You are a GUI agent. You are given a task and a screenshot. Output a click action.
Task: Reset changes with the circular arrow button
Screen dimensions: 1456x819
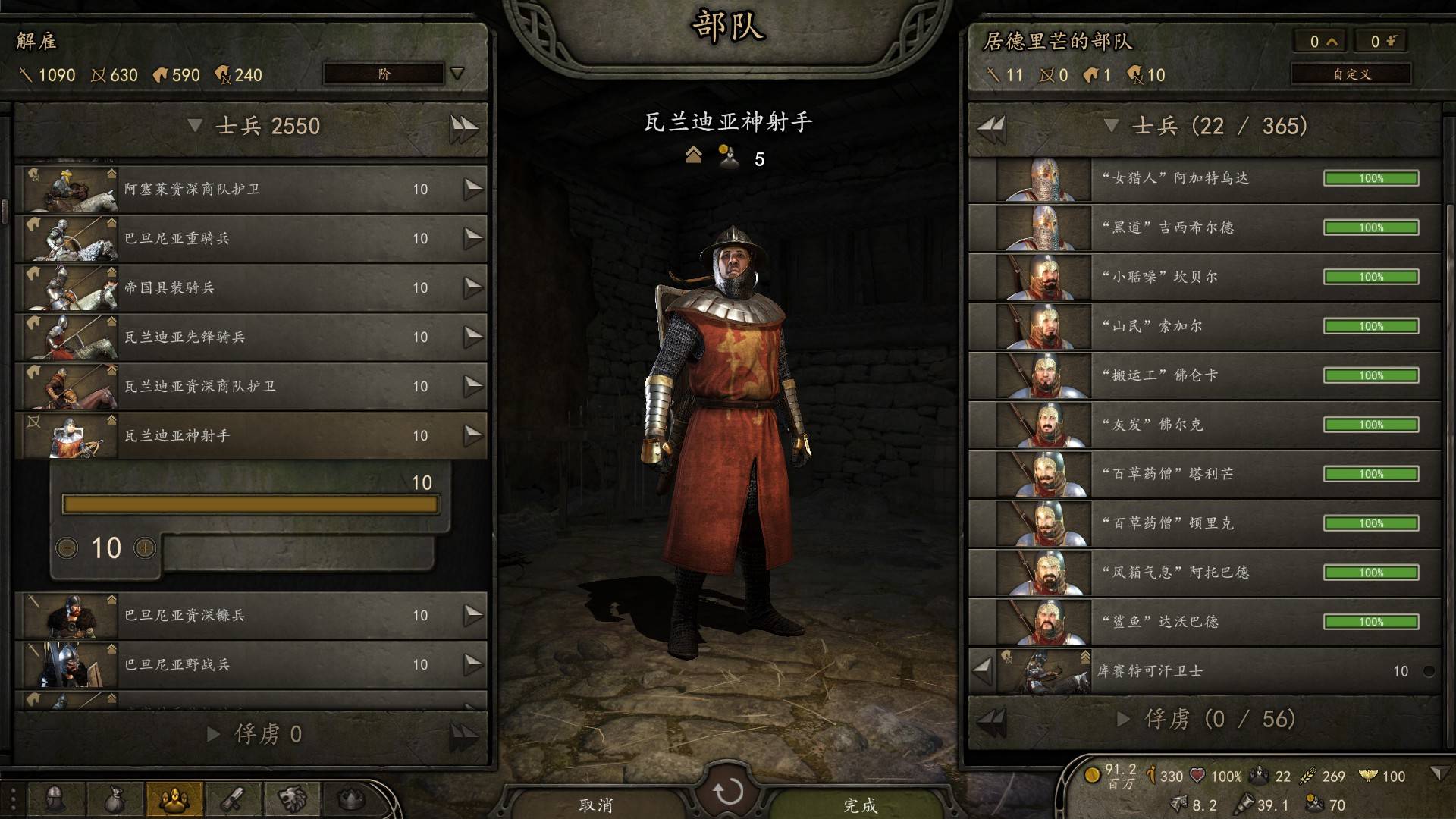coord(728,792)
